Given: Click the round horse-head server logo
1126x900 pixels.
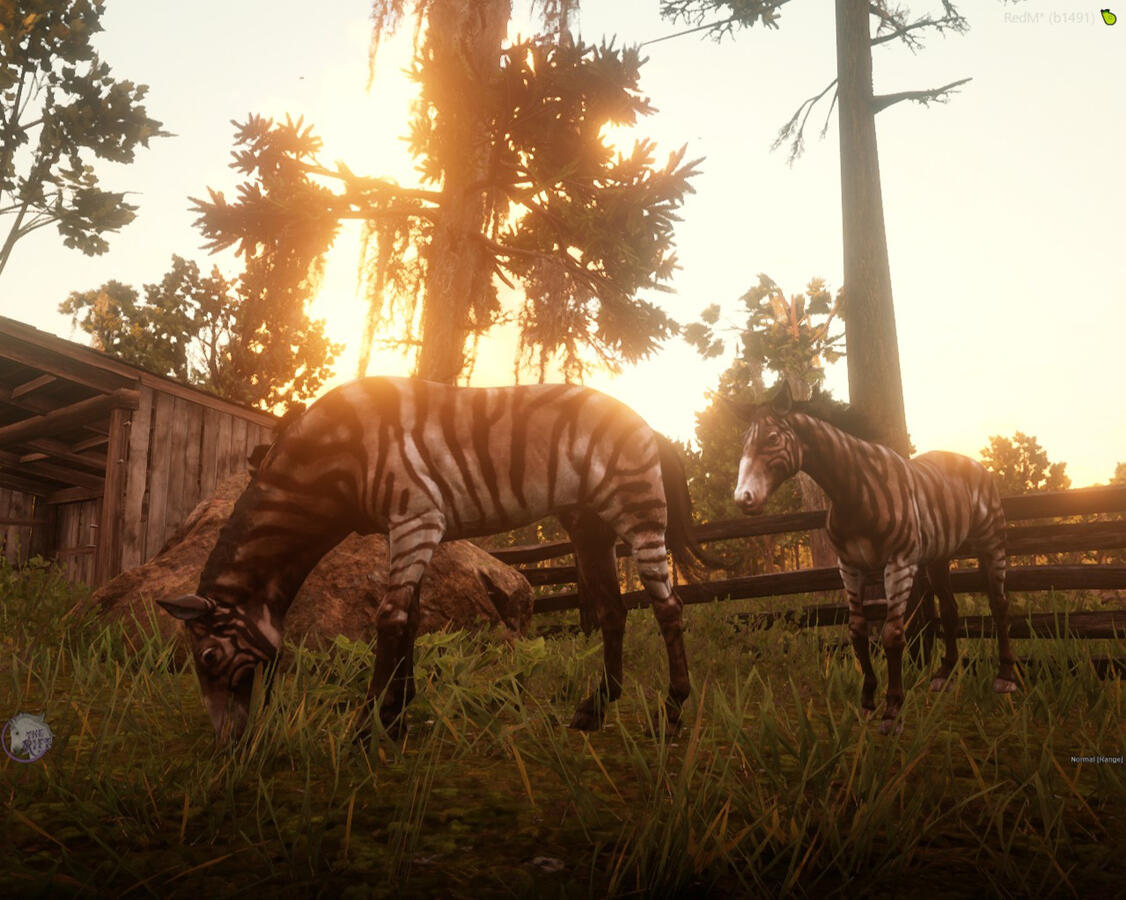Looking at the screenshot, I should (x=27, y=738).
